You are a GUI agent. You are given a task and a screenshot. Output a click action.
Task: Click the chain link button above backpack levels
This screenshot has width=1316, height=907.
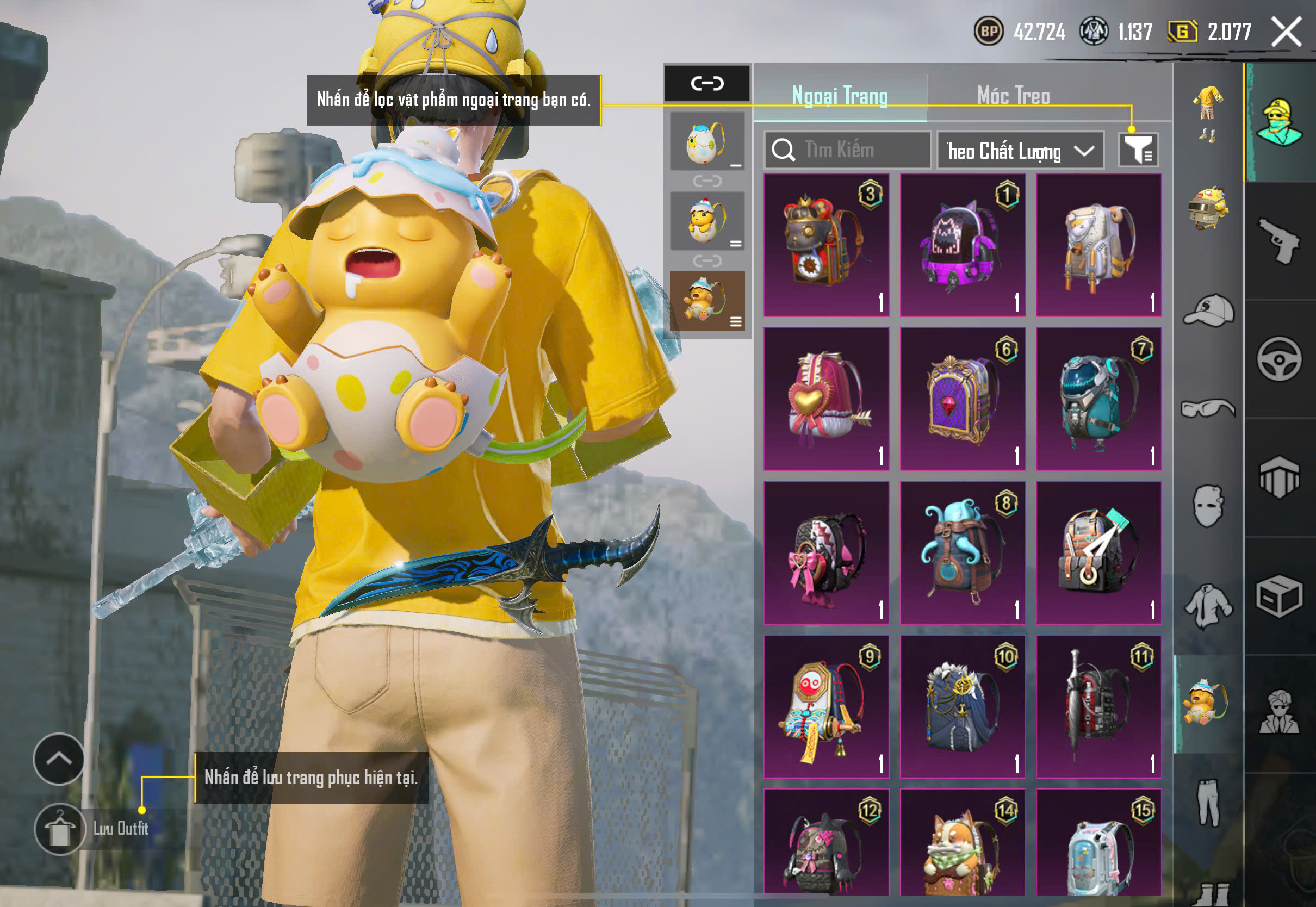tap(707, 84)
